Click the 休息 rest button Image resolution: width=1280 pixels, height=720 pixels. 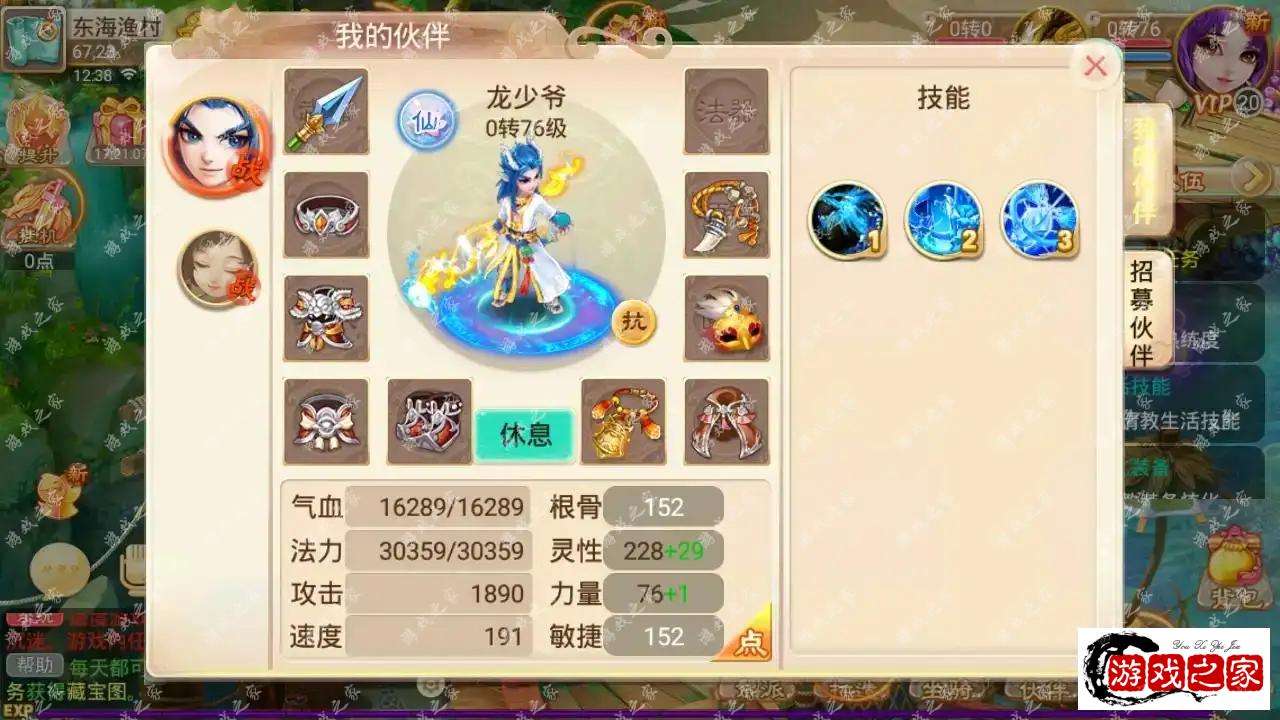pyautogui.click(x=524, y=437)
